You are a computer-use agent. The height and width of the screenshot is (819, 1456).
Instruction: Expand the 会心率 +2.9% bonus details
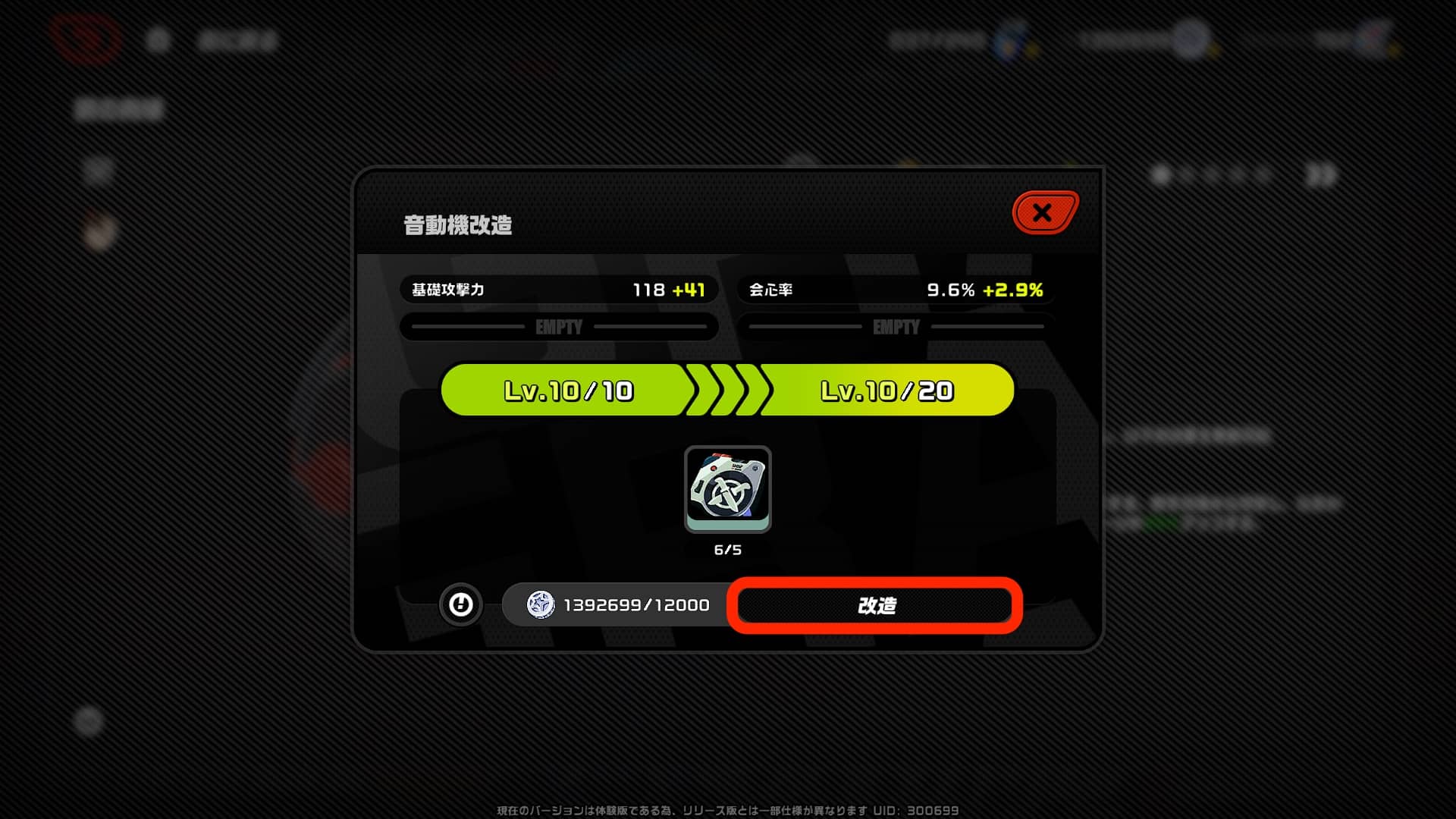pyautogui.click(x=1013, y=289)
